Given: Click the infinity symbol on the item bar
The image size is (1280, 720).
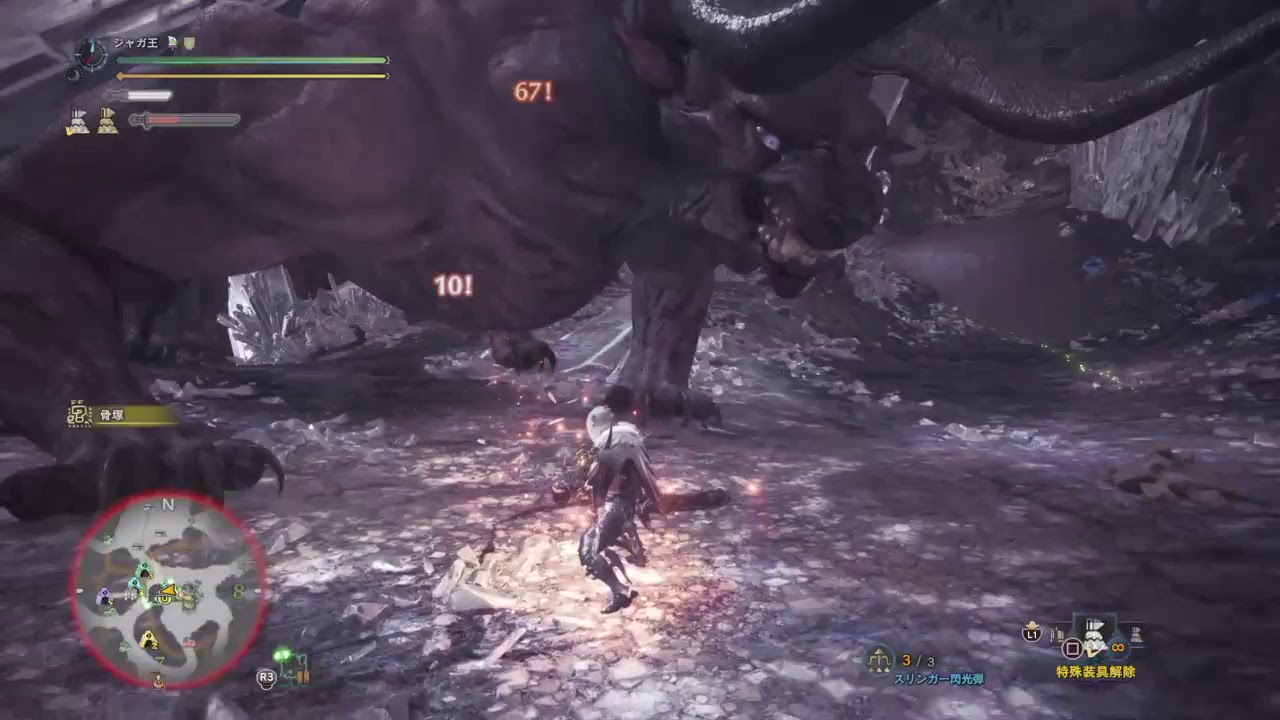Looking at the screenshot, I should pos(1116,645).
